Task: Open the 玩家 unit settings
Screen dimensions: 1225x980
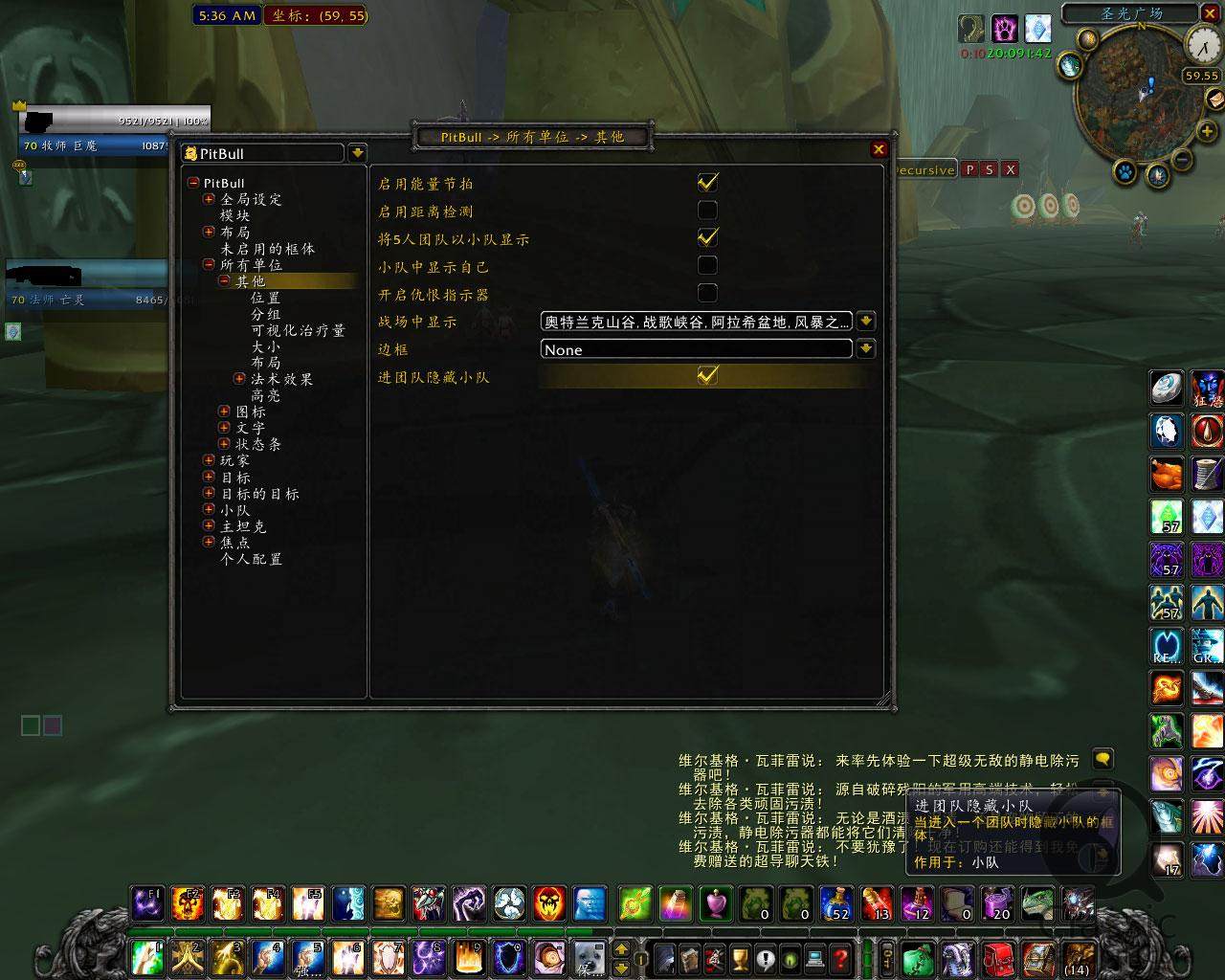Action: 234,461
